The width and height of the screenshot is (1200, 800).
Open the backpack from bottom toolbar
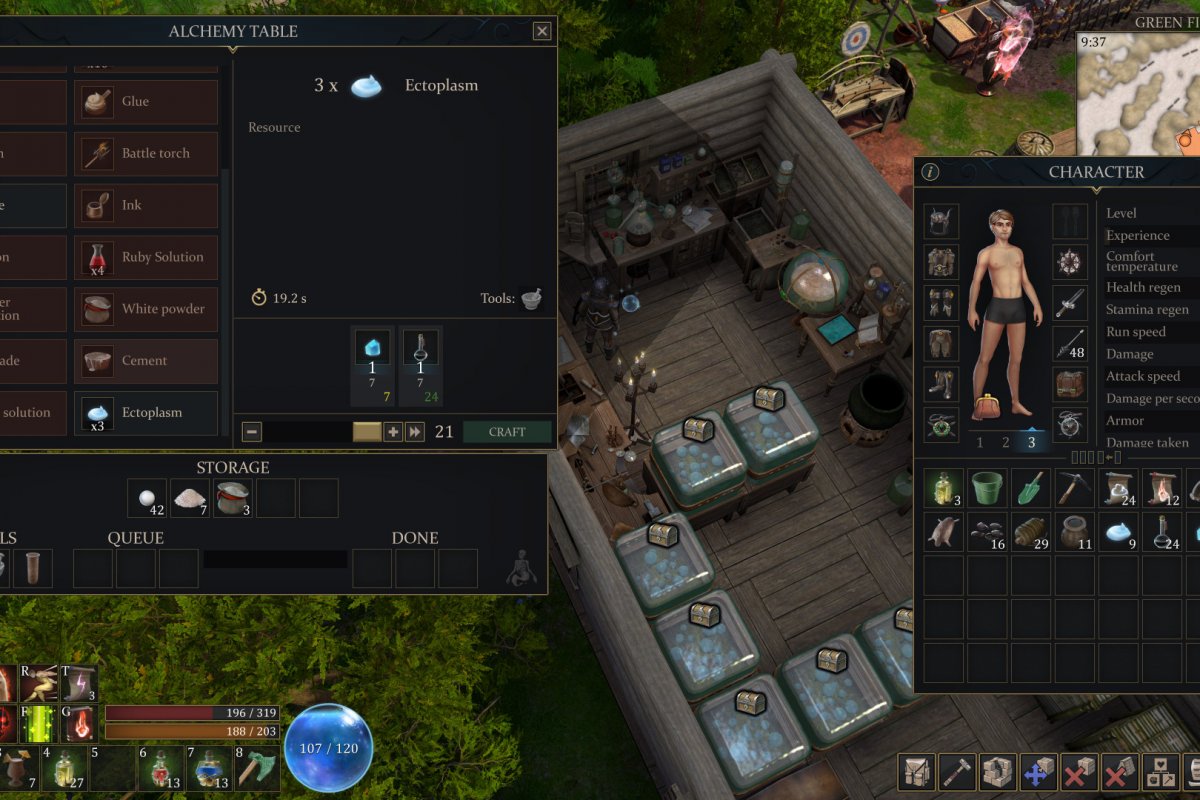(x=917, y=772)
